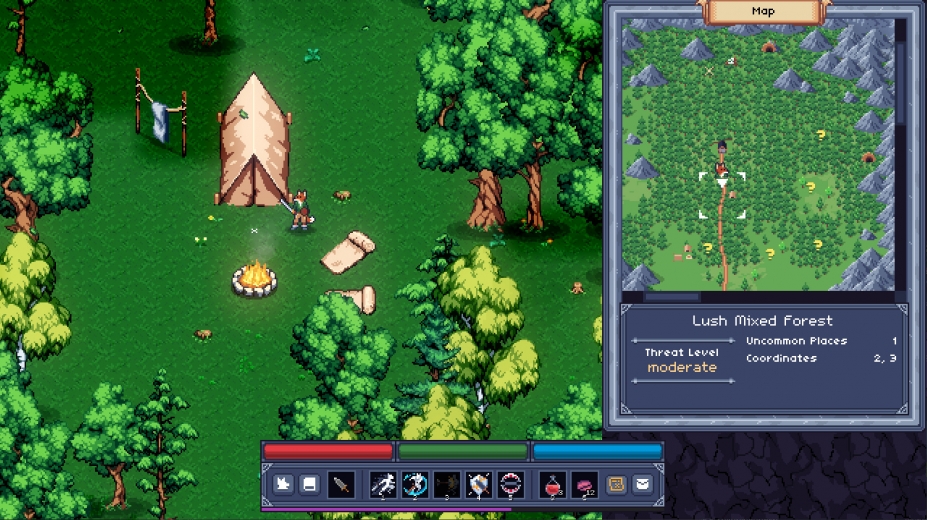Image resolution: width=927 pixels, height=520 pixels.
Task: Click the Map panel title tab
Action: 764,11
